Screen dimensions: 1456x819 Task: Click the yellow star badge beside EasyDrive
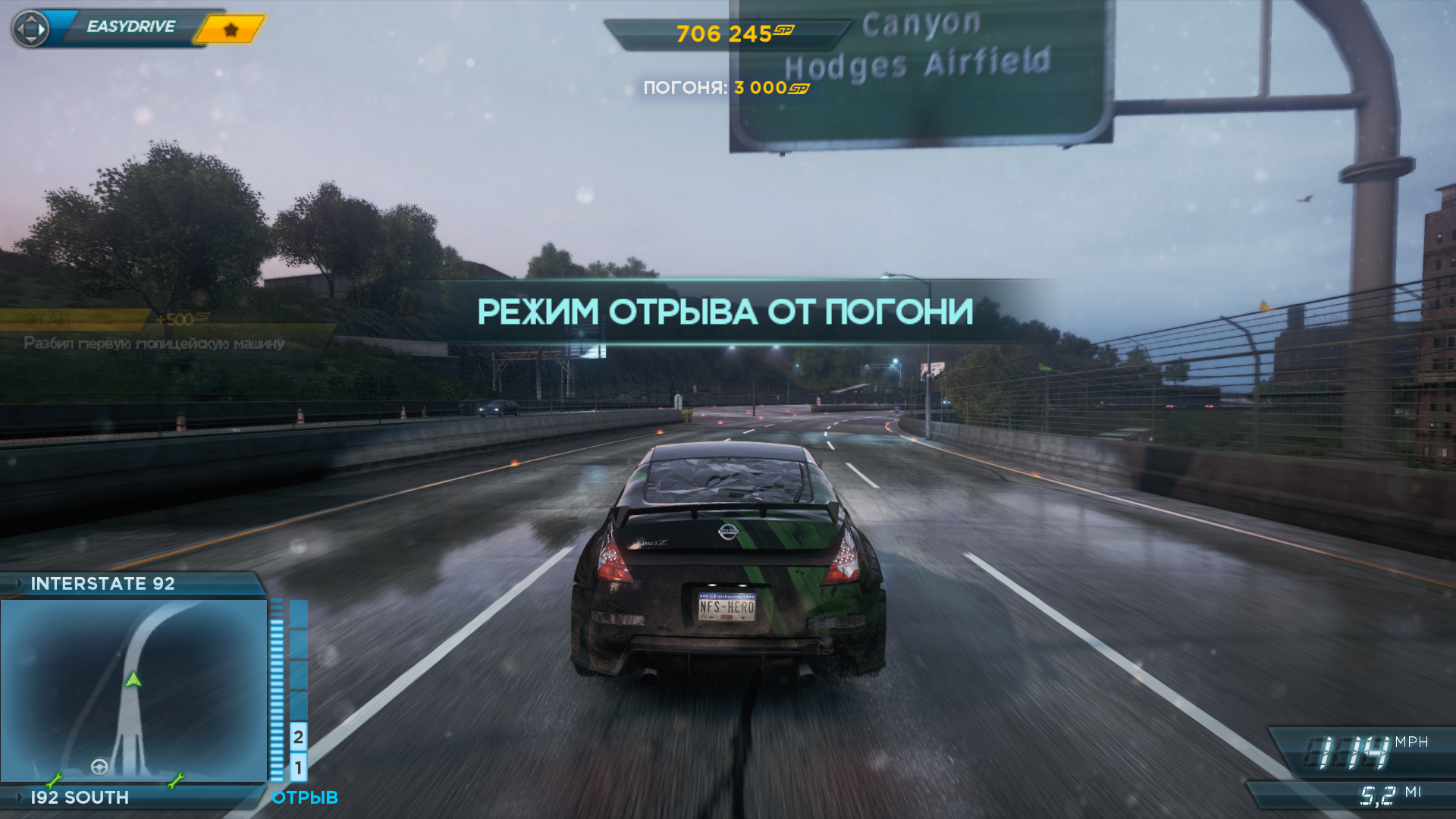(231, 30)
